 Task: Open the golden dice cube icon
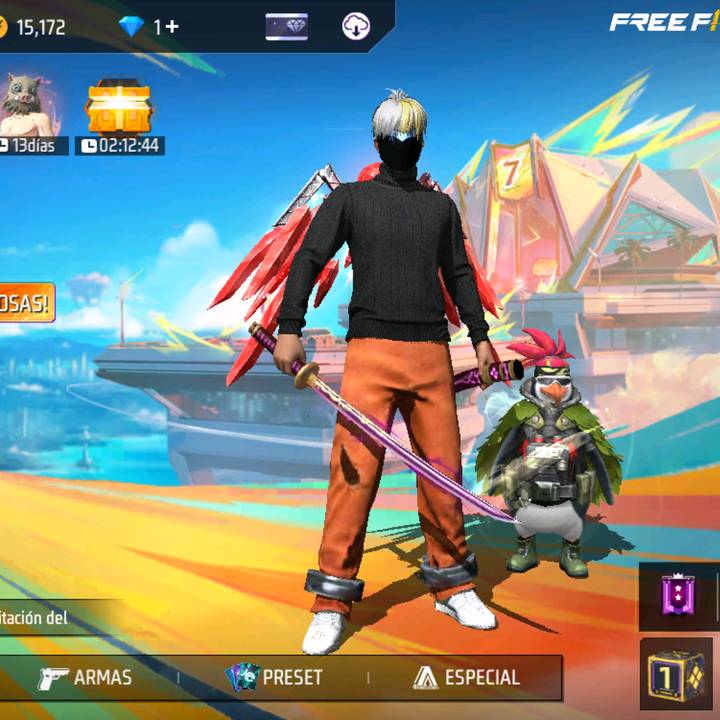pyautogui.click(x=676, y=676)
